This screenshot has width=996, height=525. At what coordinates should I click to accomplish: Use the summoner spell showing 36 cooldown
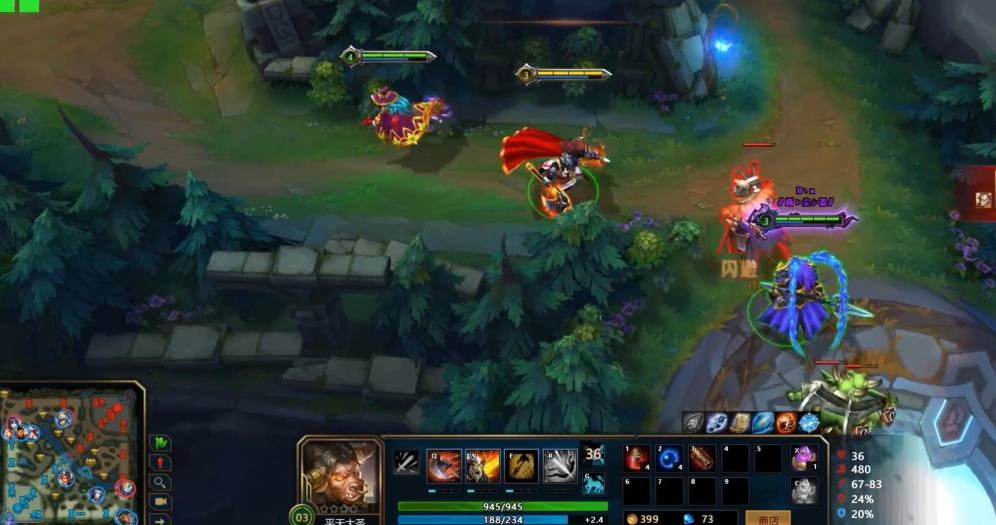click(593, 455)
